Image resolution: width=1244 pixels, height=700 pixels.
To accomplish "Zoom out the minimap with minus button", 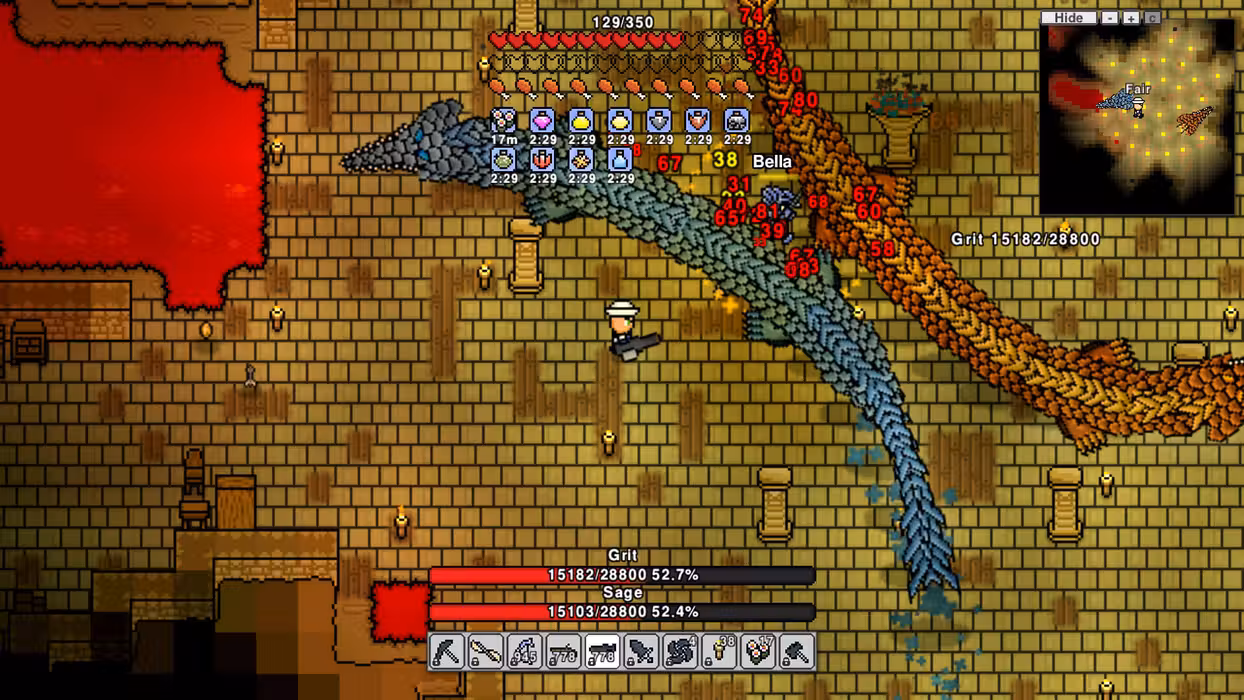I will tap(1110, 18).
